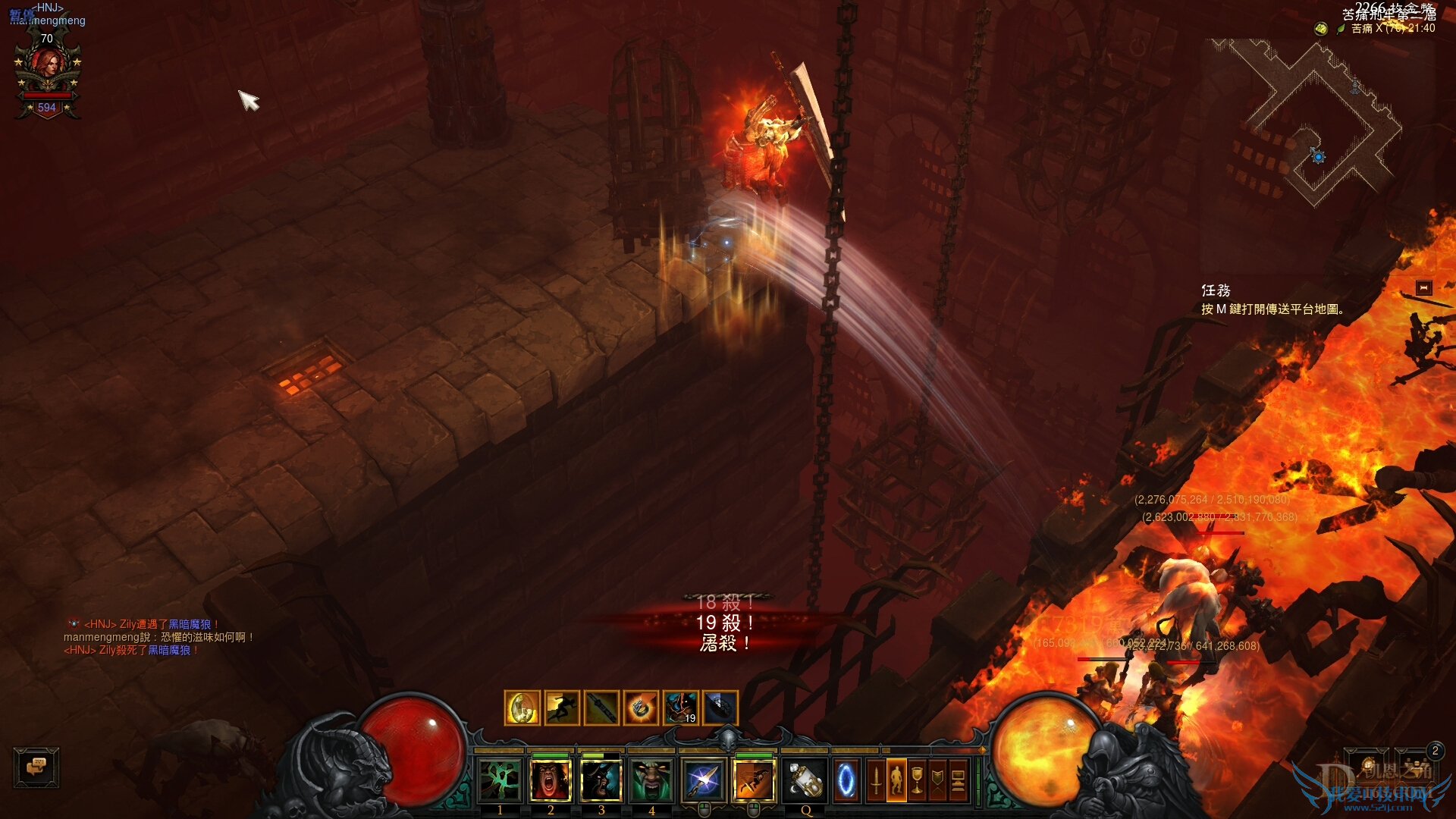Select the orange sprint right-mouse skill

click(x=754, y=780)
